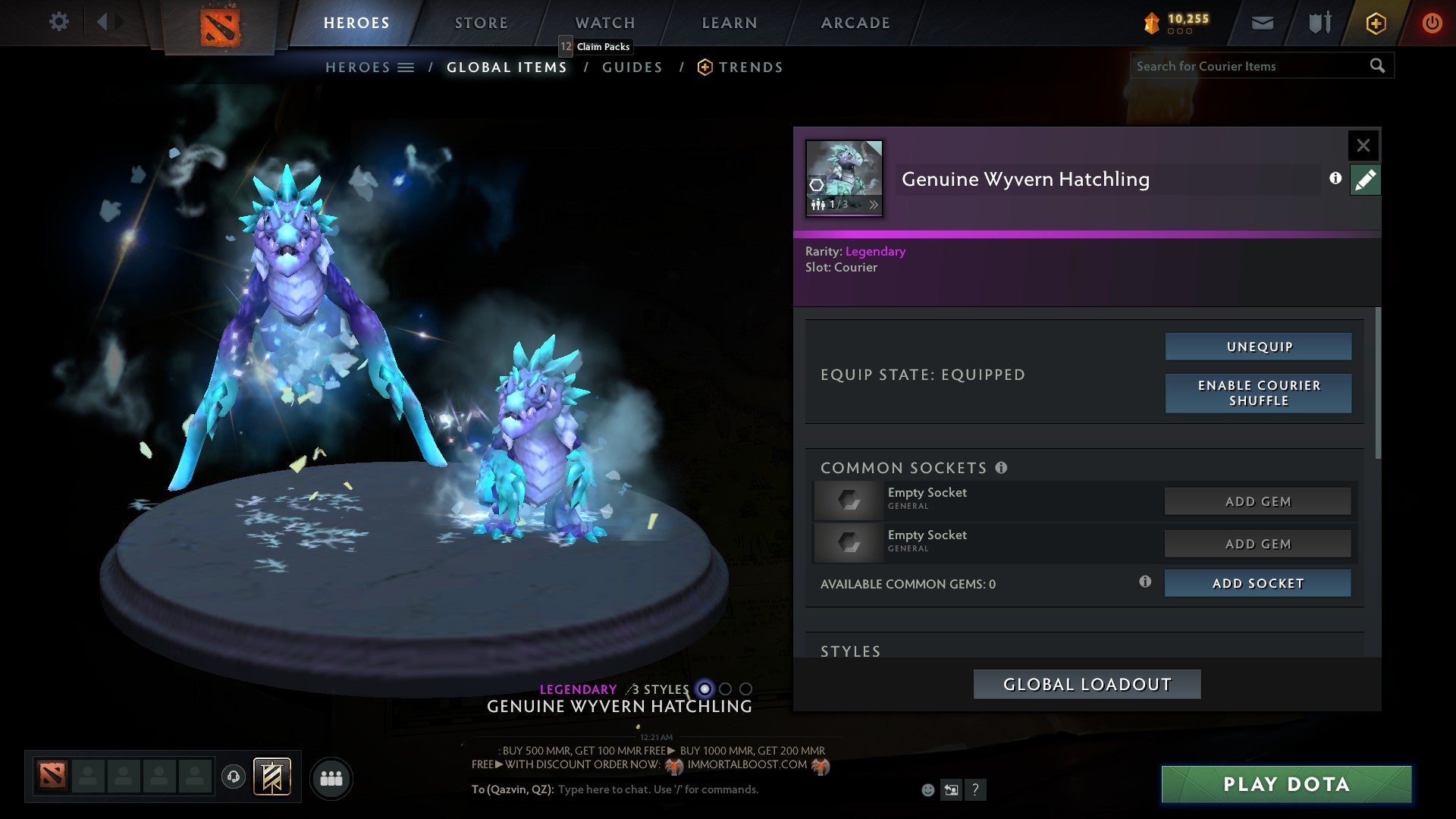
Task: Click the friends group icon near party slots
Action: [x=331, y=777]
